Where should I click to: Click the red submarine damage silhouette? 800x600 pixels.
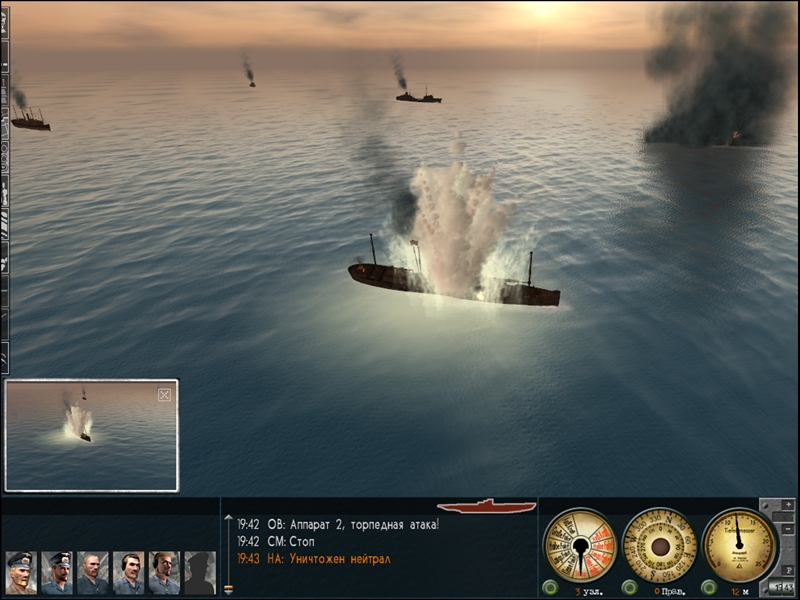tap(487, 507)
